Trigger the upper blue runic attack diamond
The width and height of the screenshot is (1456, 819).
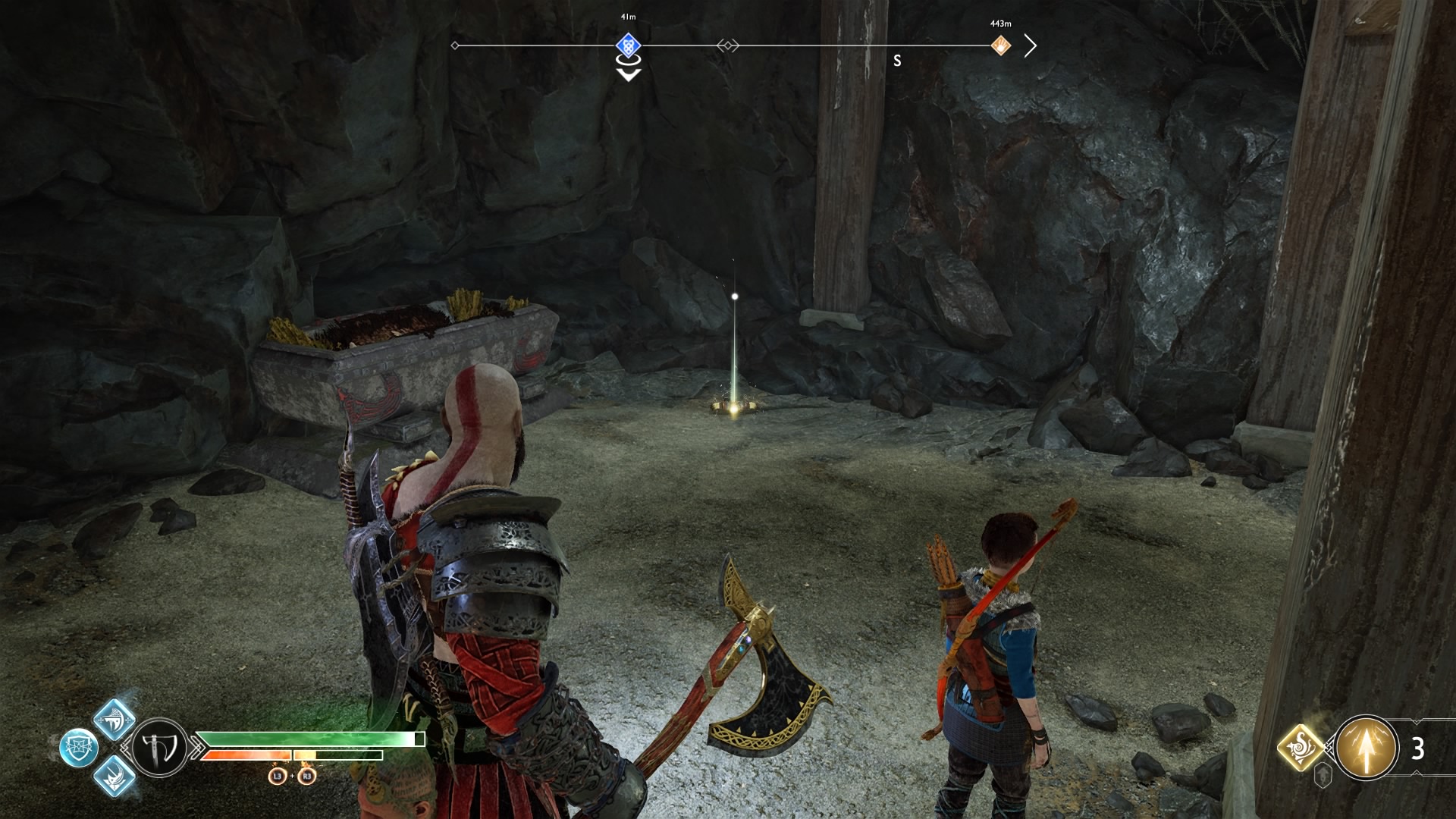[115, 719]
